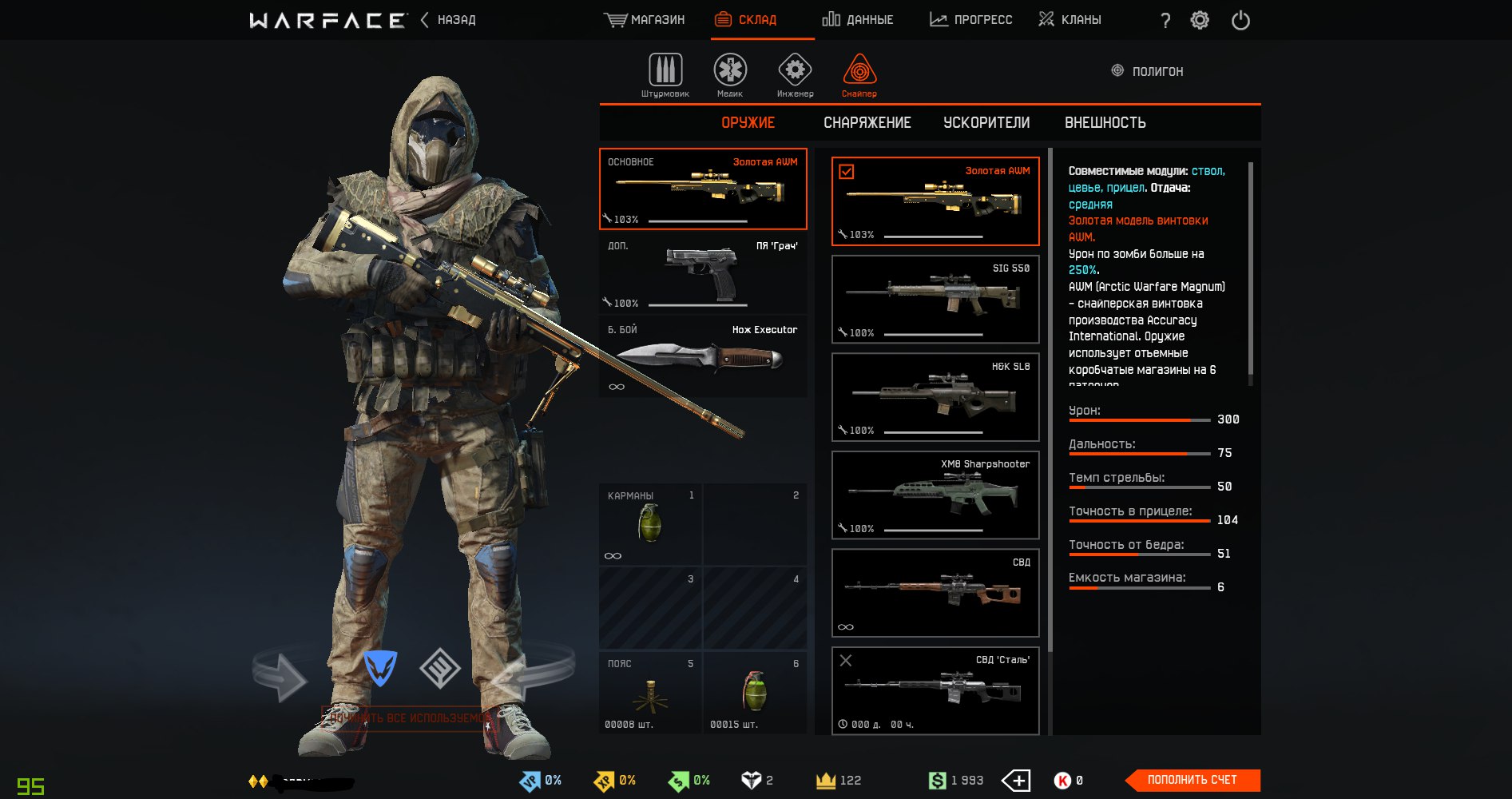Image resolution: width=1512 pixels, height=799 pixels.
Task: Open the Кланы menu
Action: (x=1070, y=20)
